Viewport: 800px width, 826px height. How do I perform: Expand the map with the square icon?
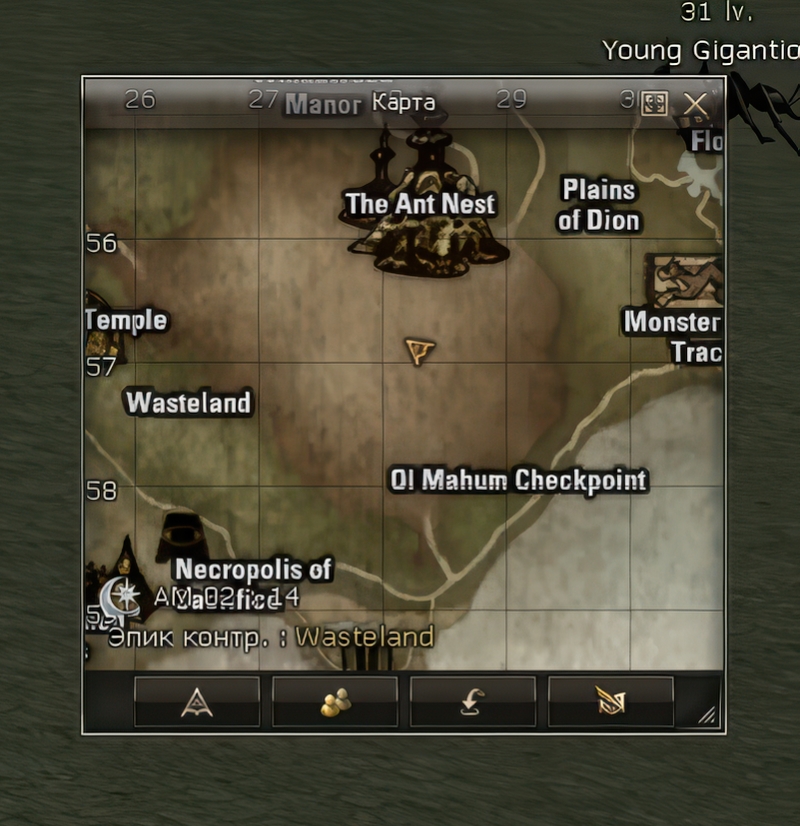click(x=655, y=104)
